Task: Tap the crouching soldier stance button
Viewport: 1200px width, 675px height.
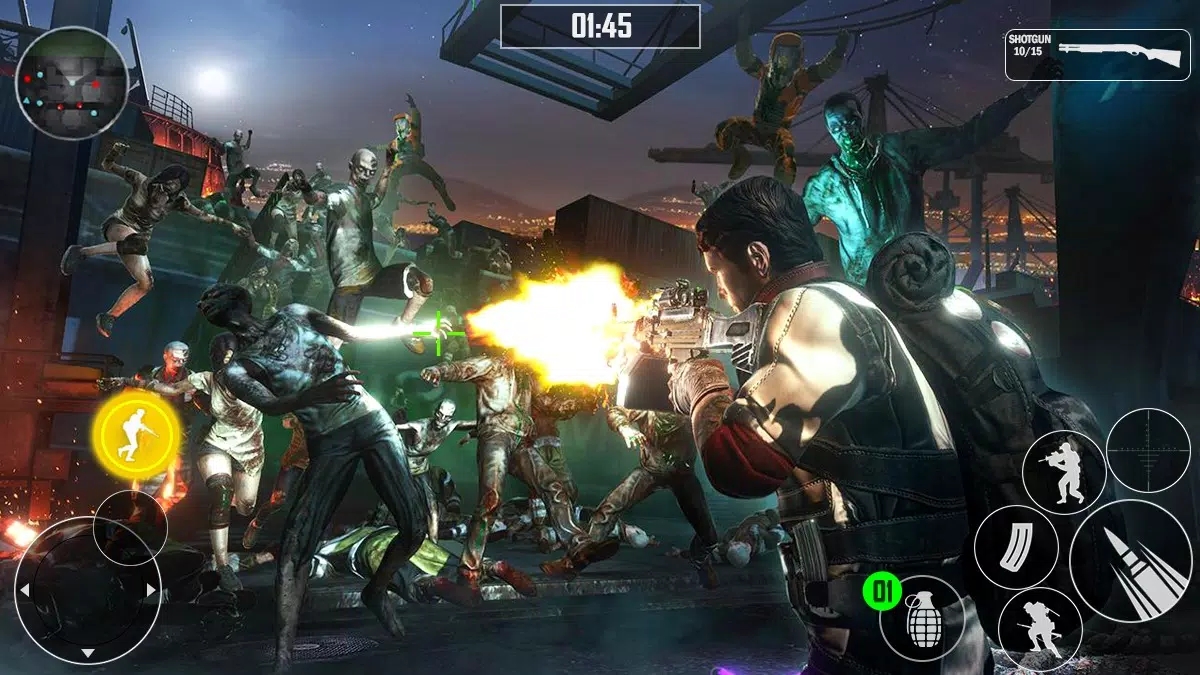Action: point(1040,629)
